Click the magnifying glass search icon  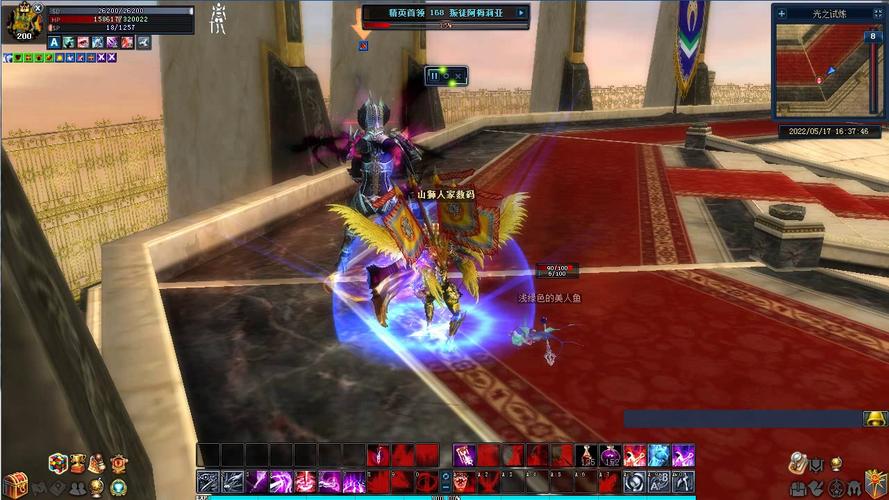click(797, 463)
